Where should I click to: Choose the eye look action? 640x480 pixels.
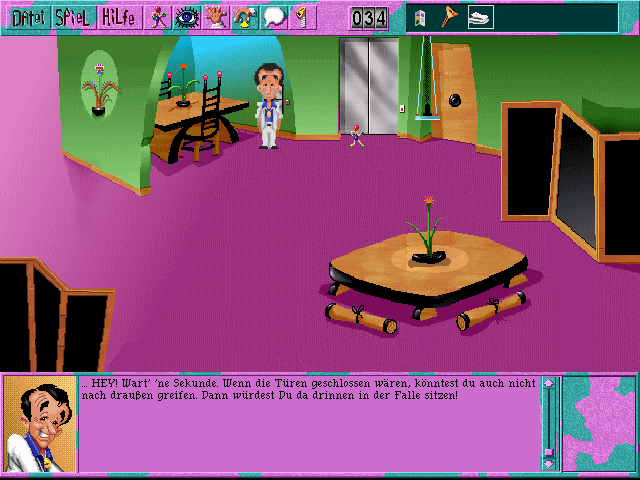coord(187,17)
